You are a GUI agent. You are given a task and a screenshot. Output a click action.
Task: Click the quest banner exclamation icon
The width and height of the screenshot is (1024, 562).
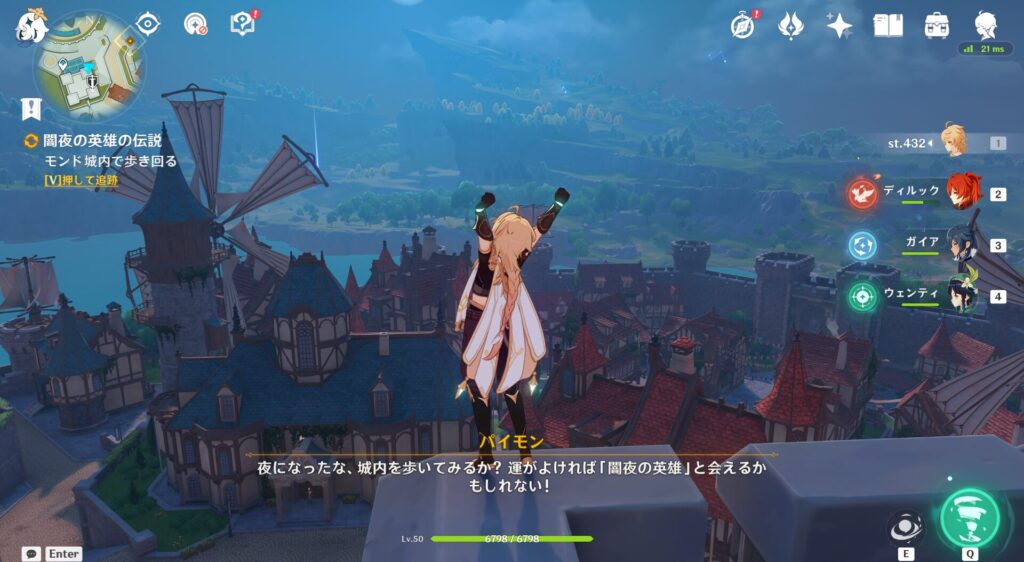31,108
